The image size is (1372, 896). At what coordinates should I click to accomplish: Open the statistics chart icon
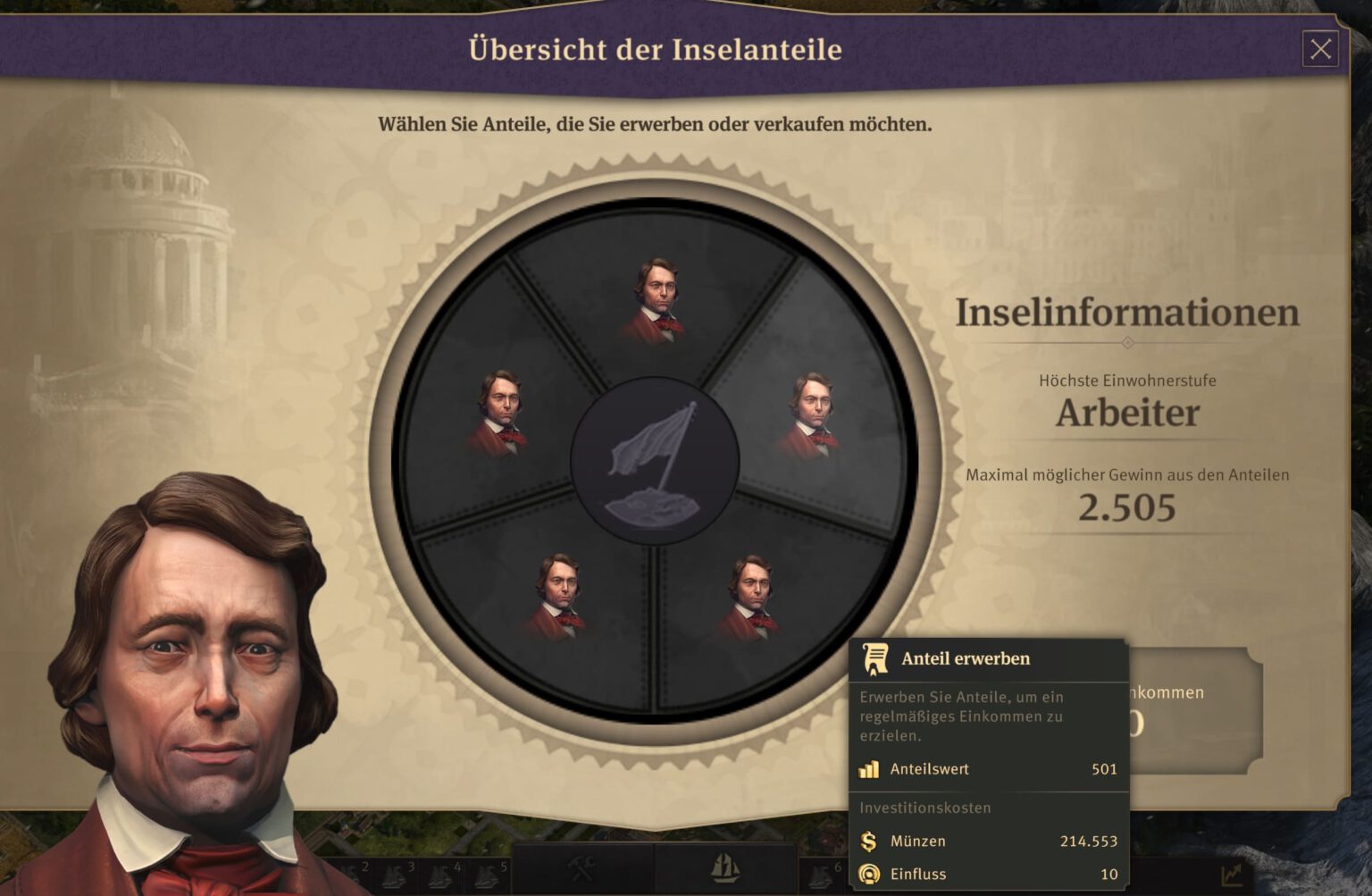click(x=1232, y=875)
